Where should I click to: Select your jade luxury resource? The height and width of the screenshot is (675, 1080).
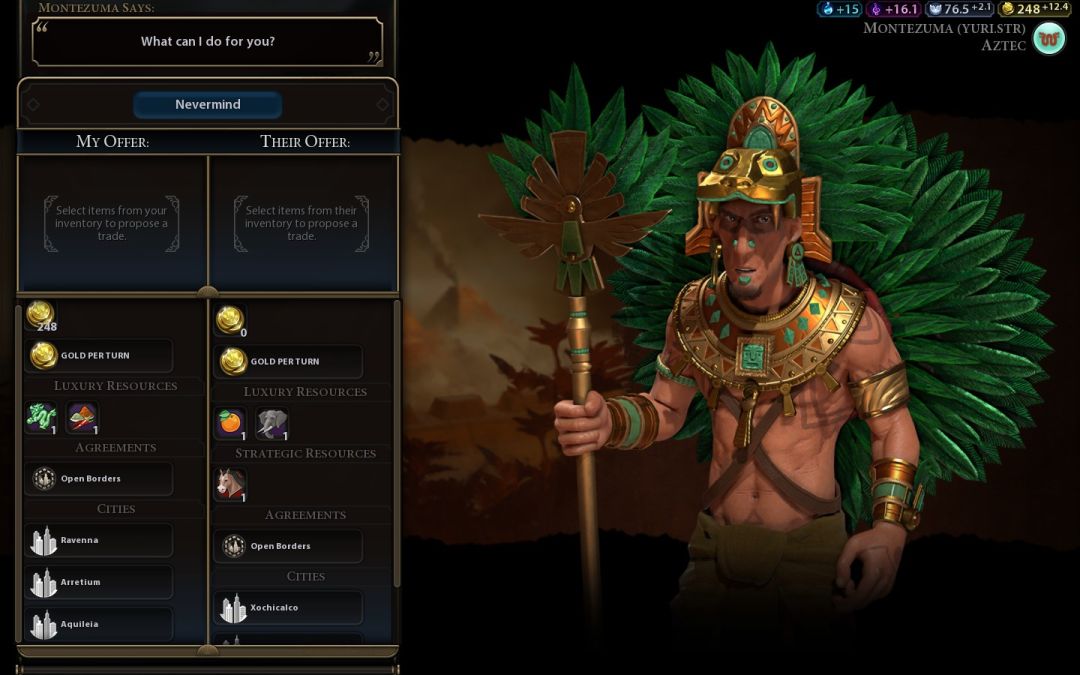tap(41, 417)
